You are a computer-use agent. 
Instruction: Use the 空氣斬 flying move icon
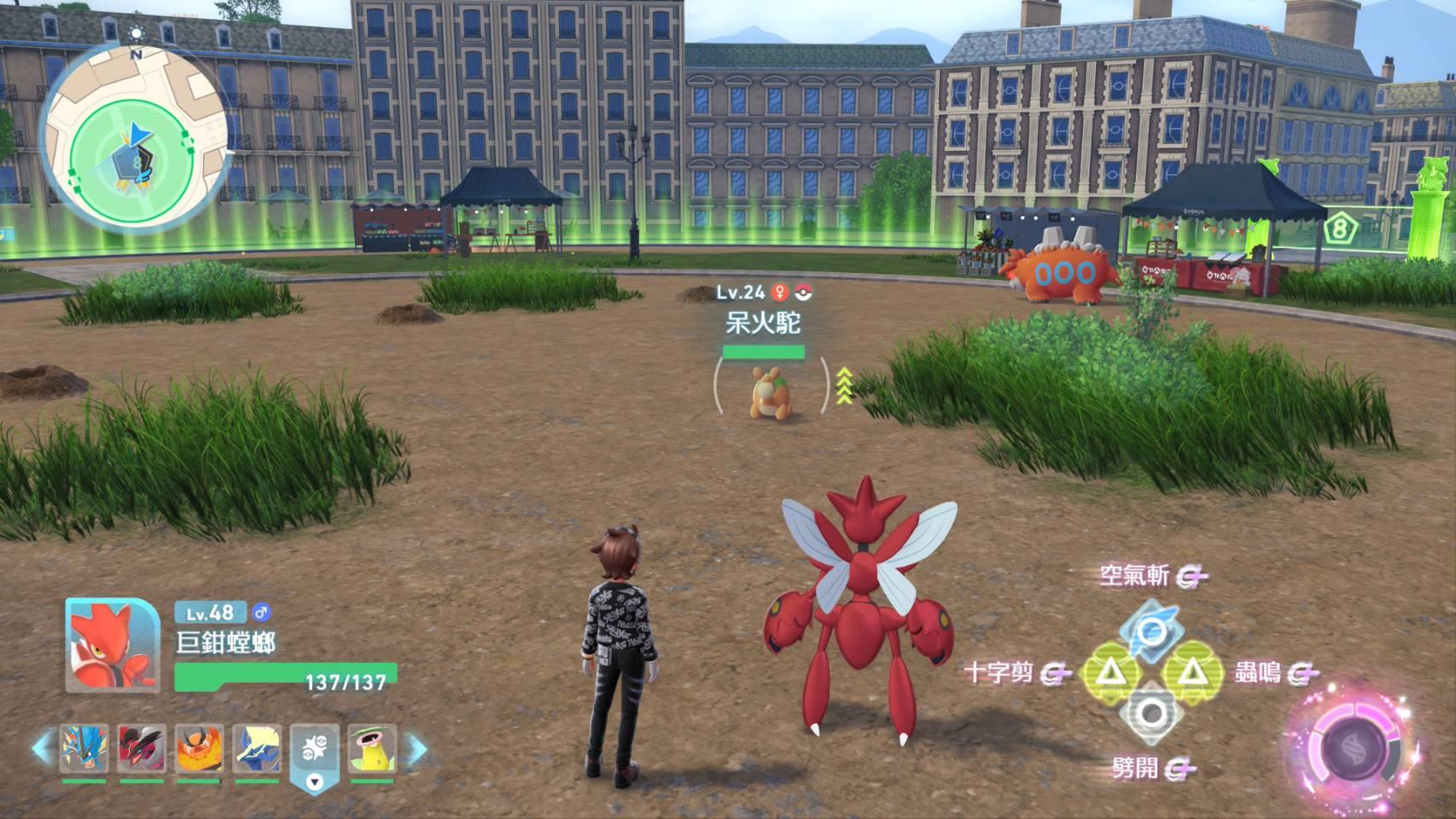point(1151,630)
